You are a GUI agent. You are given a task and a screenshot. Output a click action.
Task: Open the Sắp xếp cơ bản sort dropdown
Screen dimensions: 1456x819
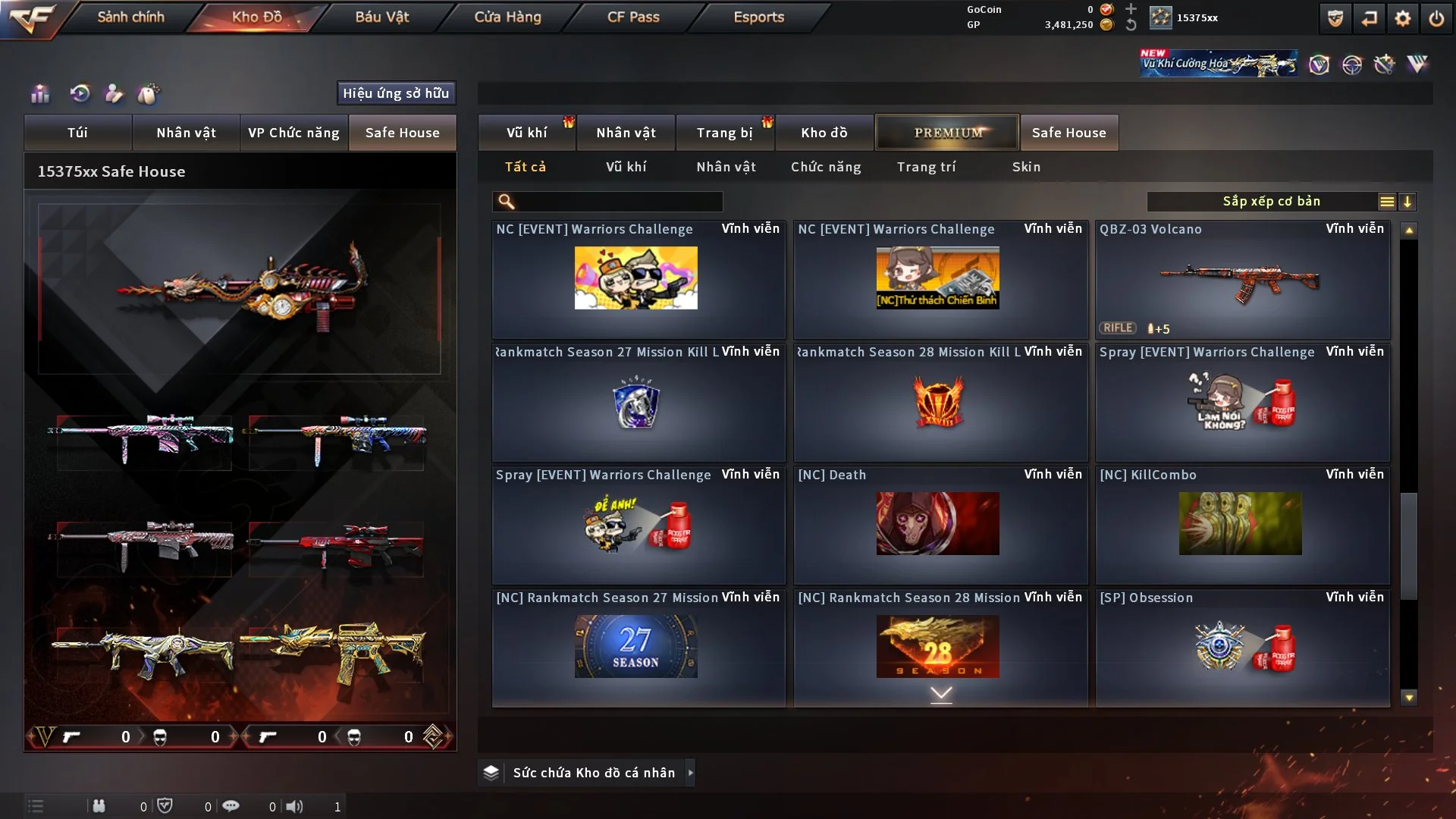(1271, 202)
